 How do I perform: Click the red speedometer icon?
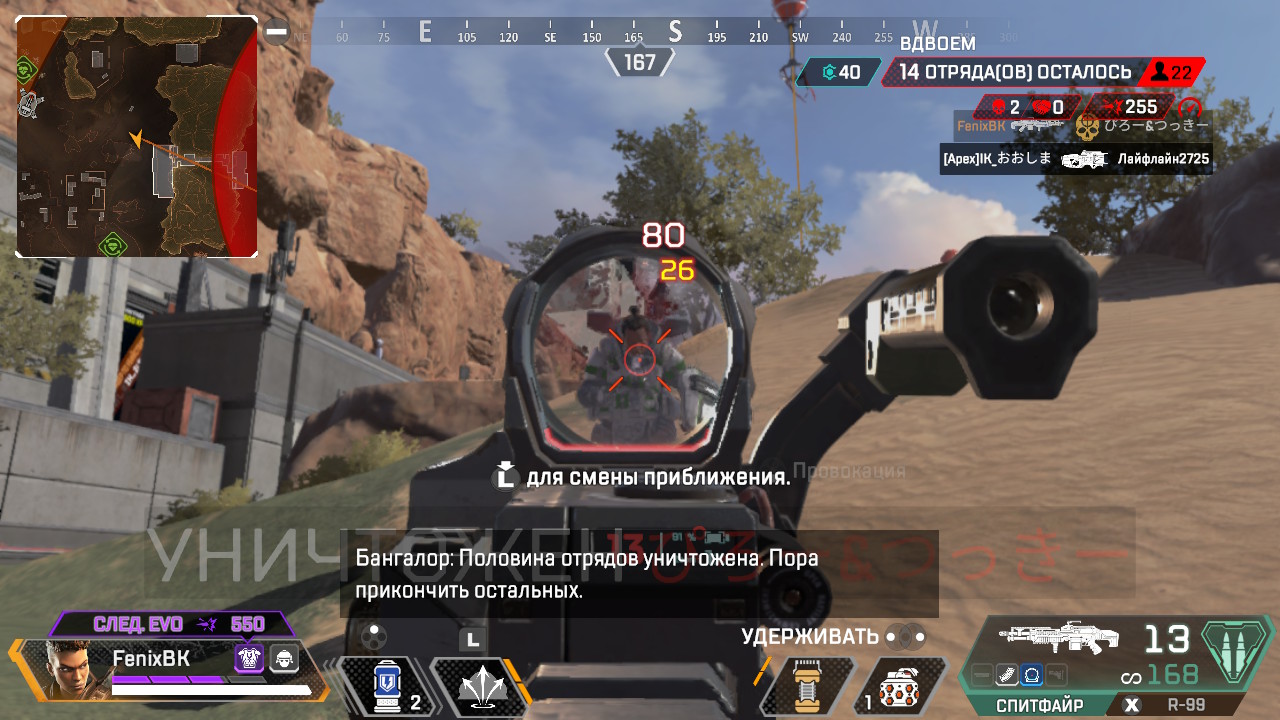coord(1188,107)
